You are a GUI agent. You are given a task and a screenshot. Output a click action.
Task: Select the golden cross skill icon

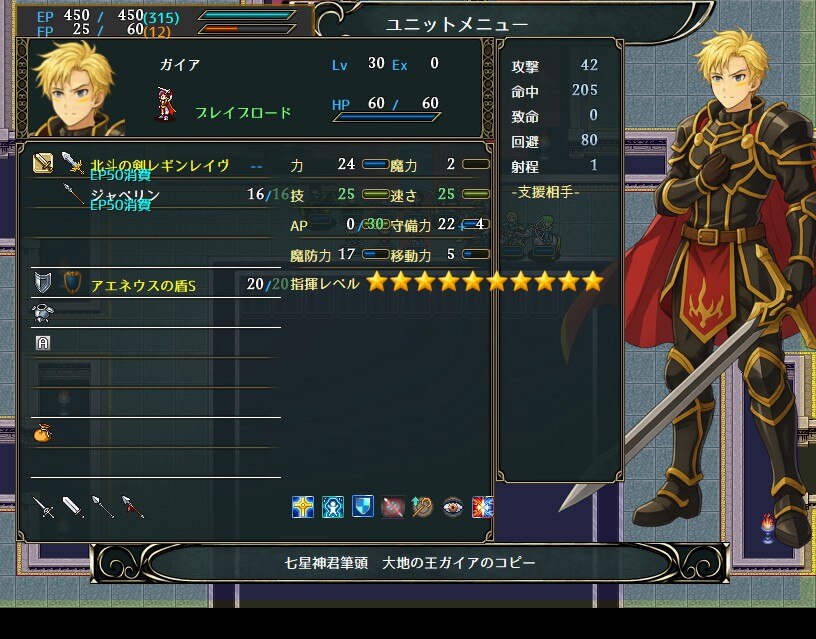303,507
